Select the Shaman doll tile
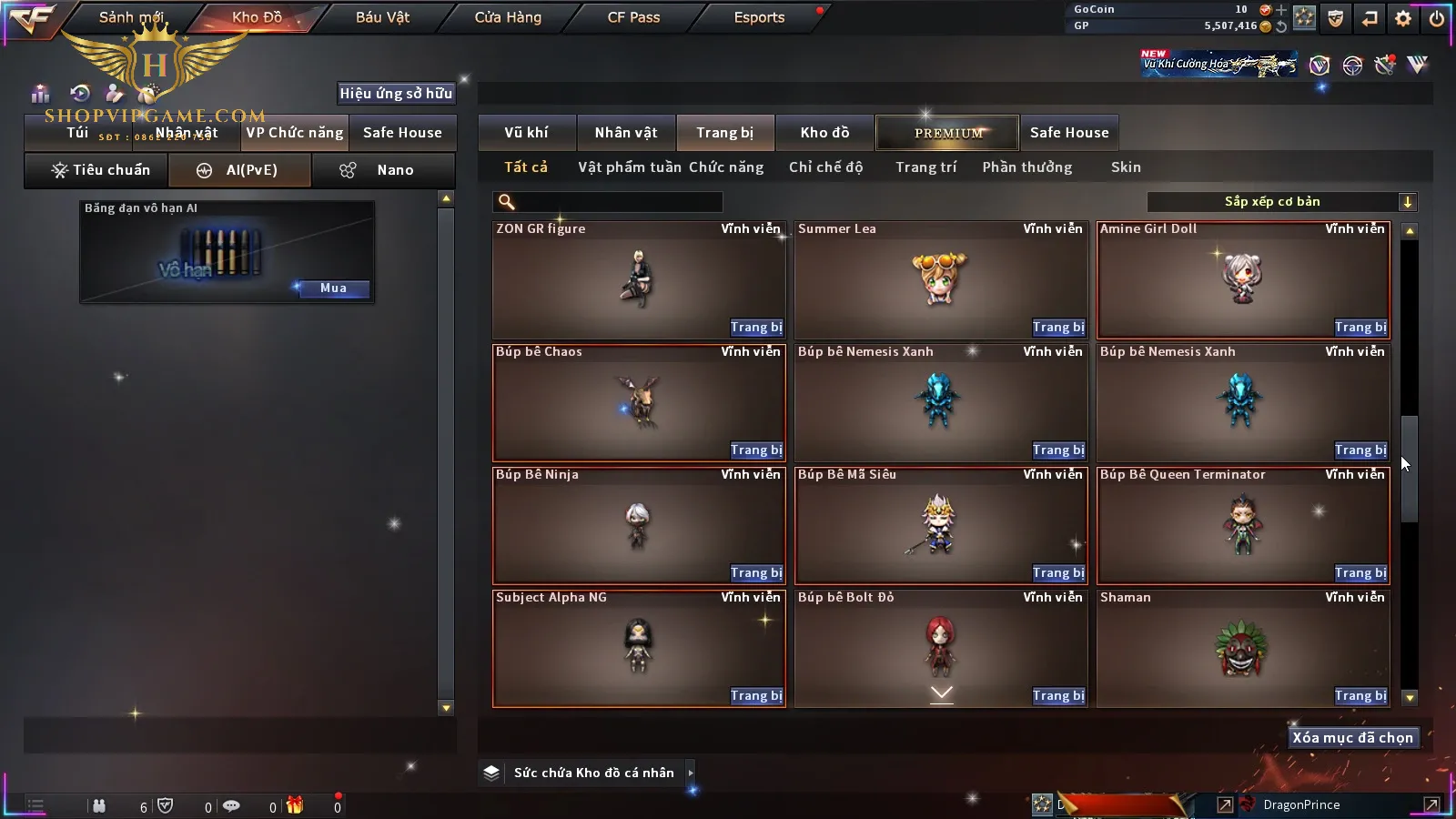1456x819 pixels. [x=1243, y=648]
